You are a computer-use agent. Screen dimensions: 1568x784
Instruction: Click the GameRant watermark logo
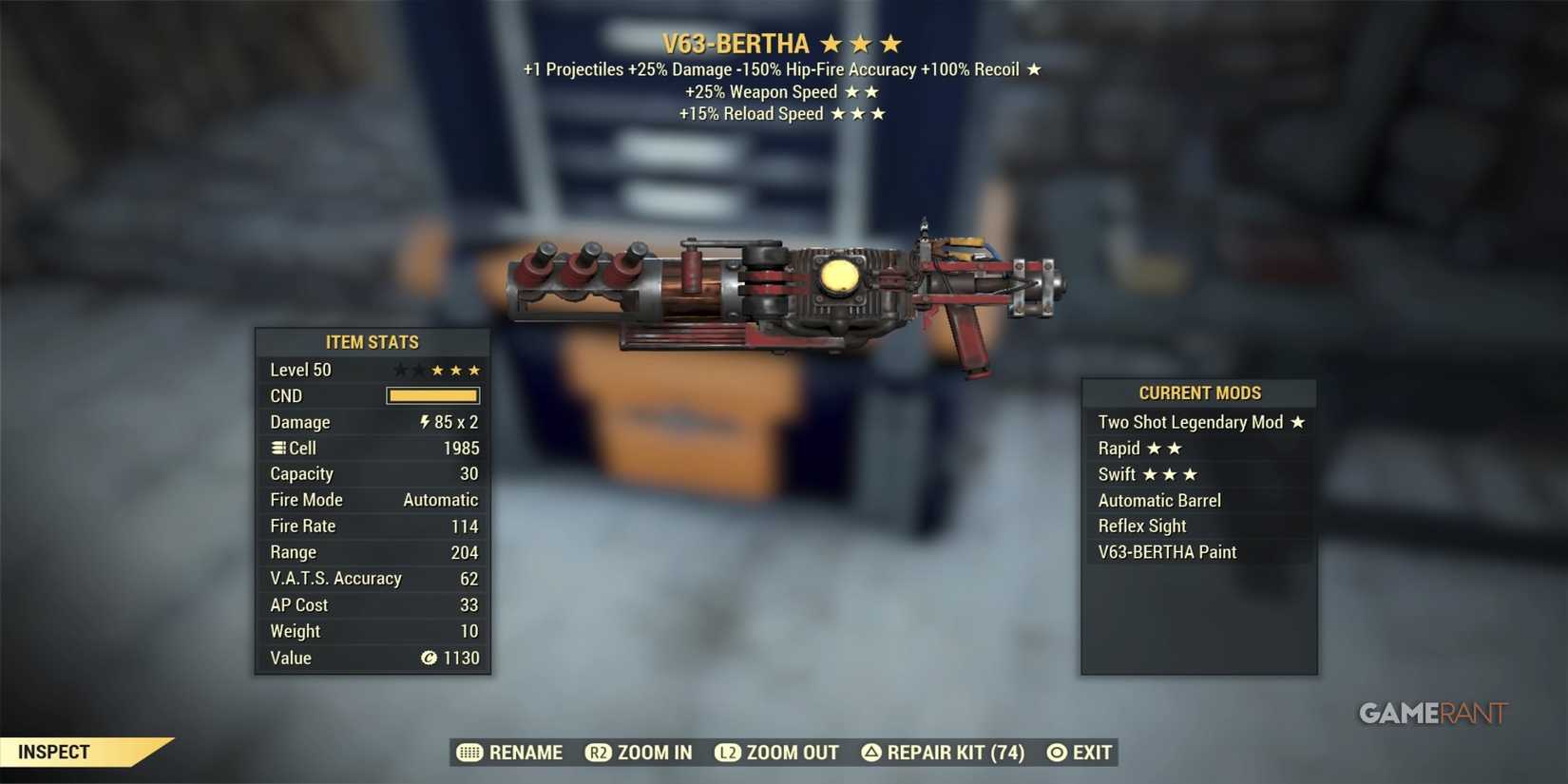pos(1431,713)
